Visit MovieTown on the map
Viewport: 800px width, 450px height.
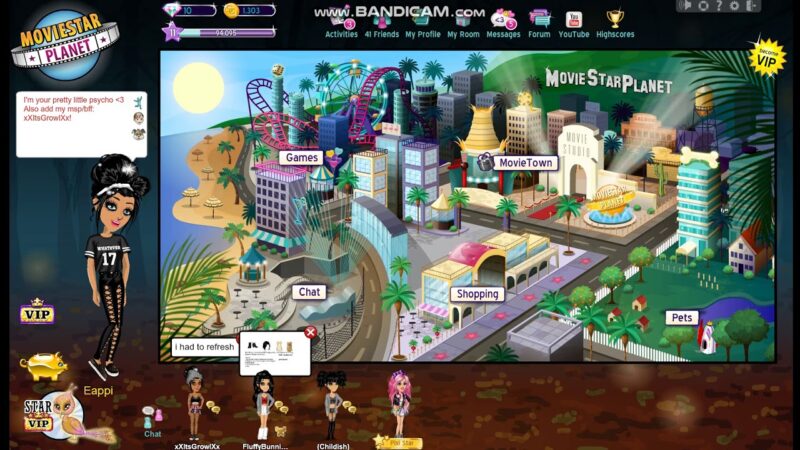coord(525,162)
